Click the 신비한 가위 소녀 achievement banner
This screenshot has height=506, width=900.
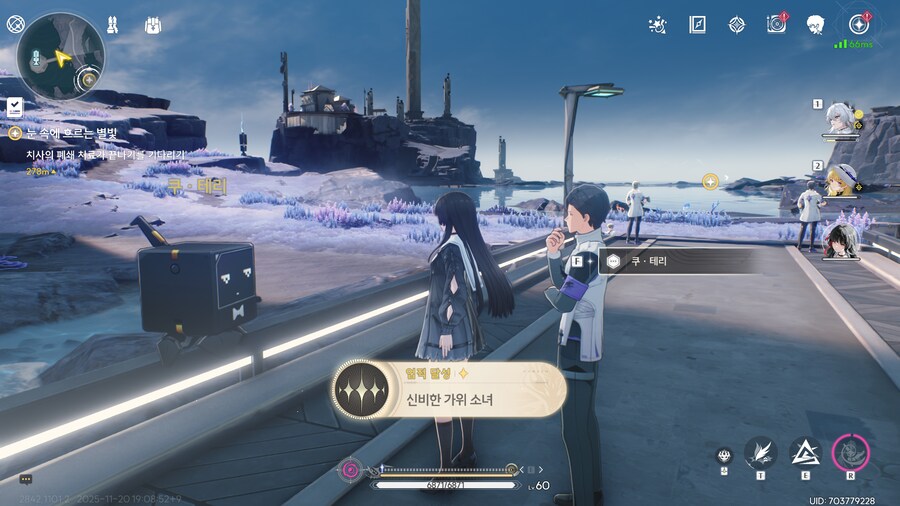coord(449,388)
